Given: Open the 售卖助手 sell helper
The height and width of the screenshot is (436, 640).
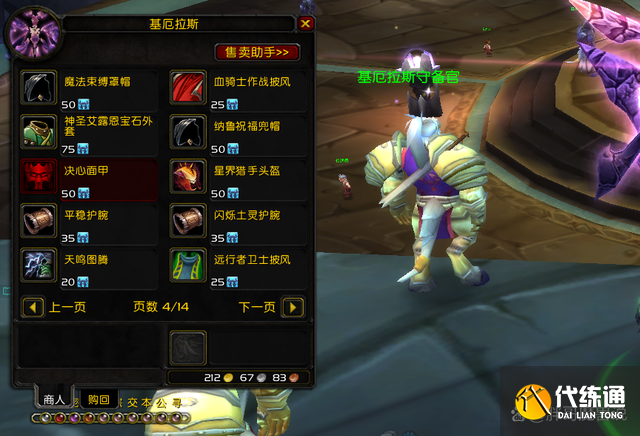Looking at the screenshot, I should (258, 51).
